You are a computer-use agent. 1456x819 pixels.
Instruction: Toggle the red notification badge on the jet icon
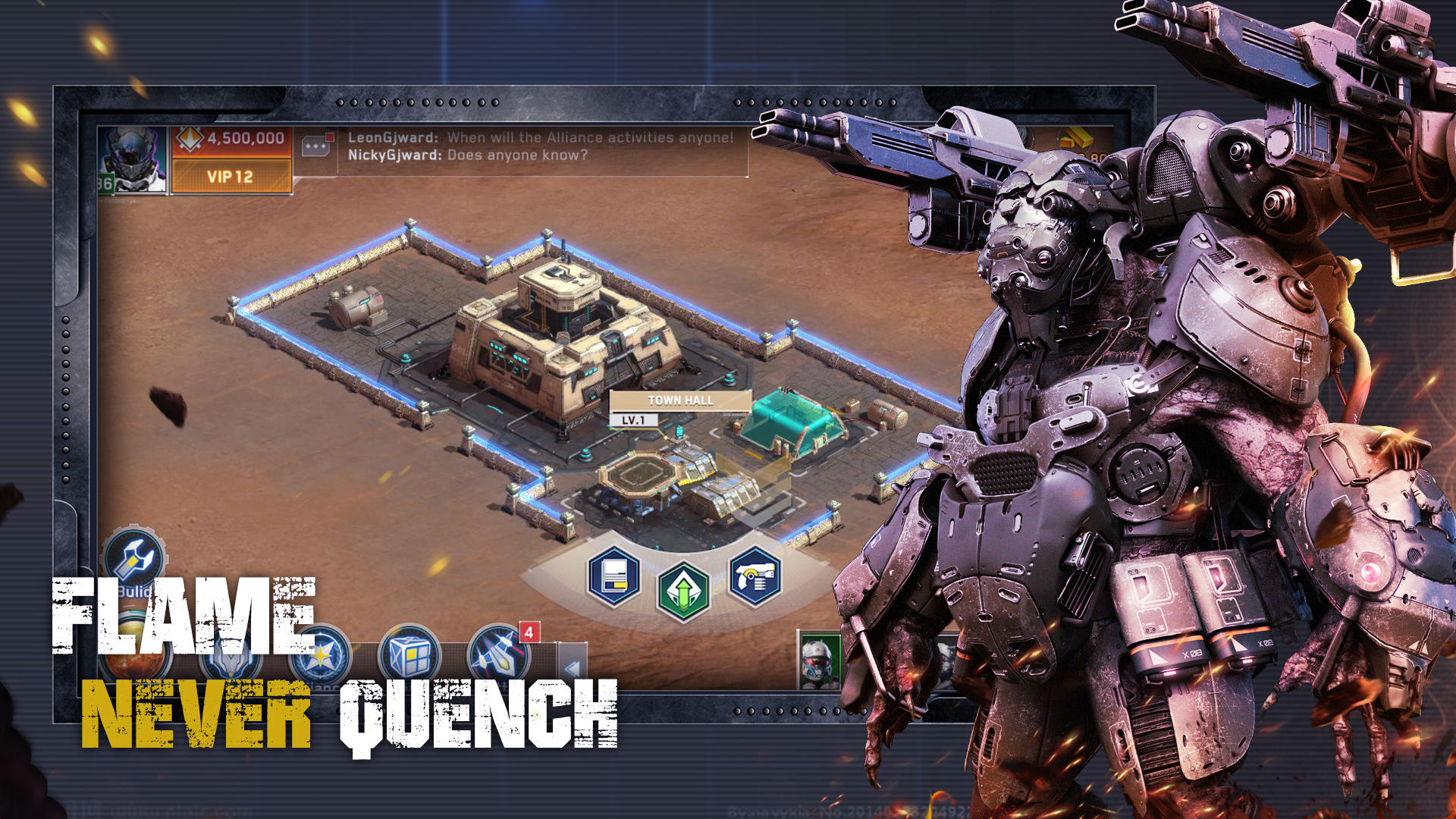point(529,629)
